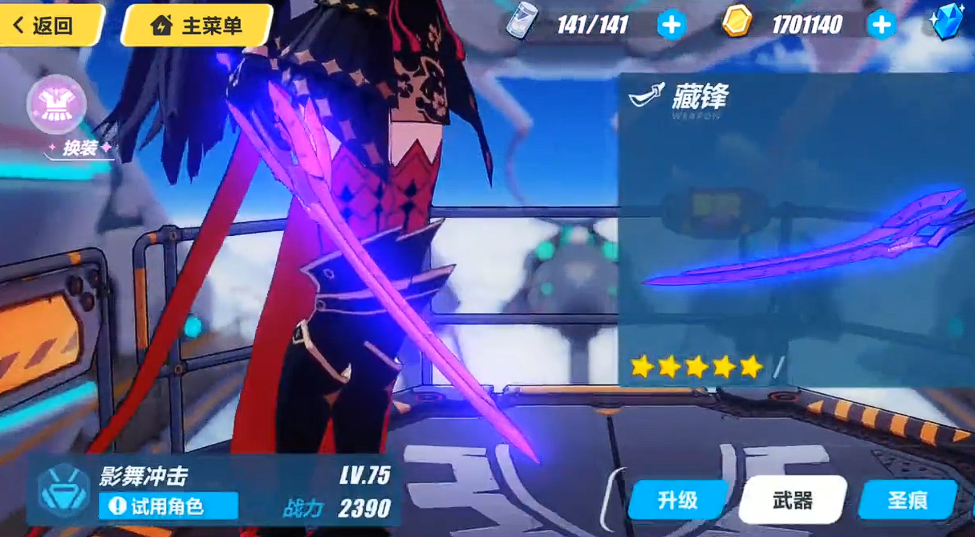975x537 pixels.
Task: Select the 武器 weapon tab
Action: (x=792, y=500)
